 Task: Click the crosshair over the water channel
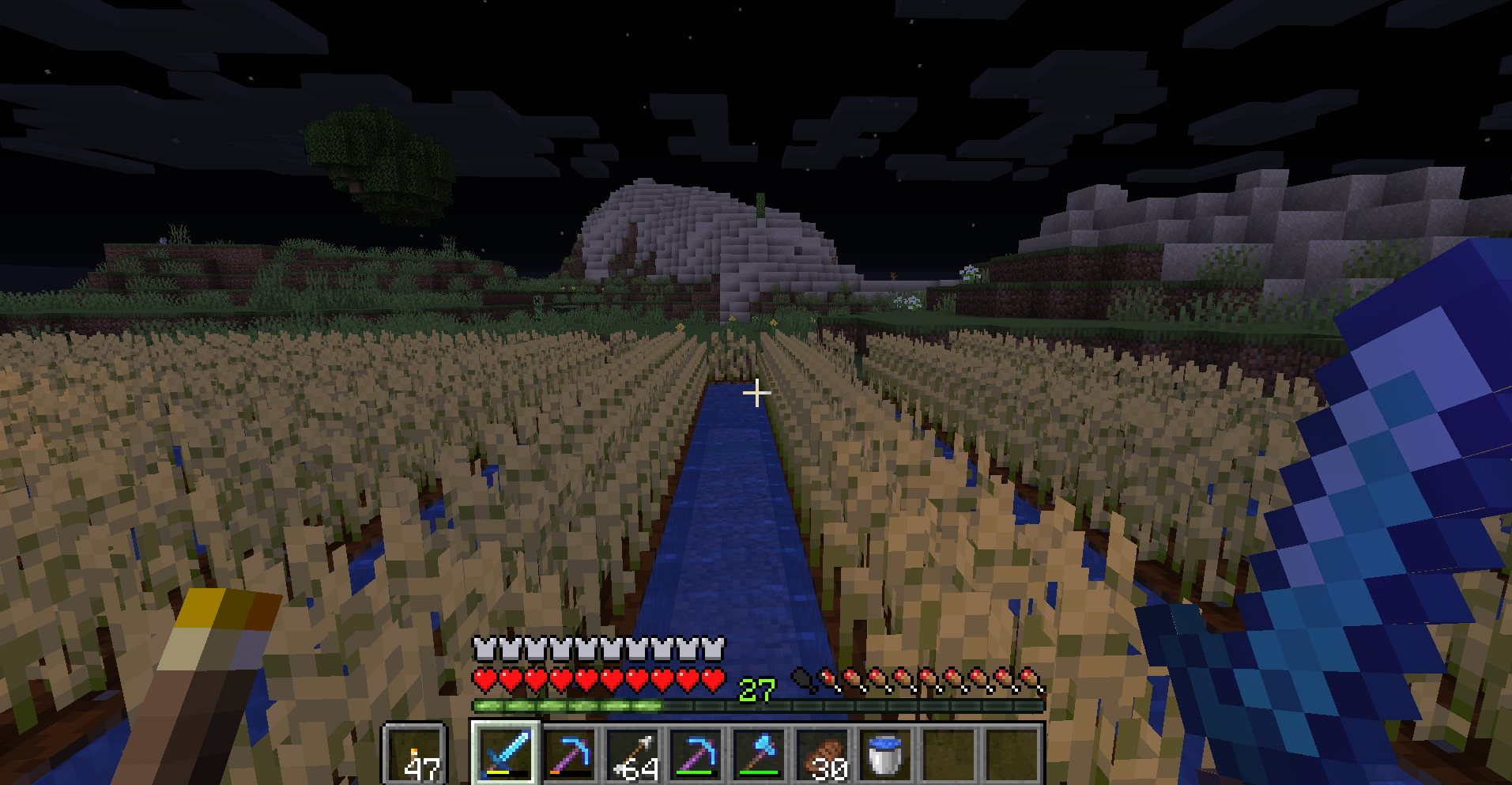click(x=756, y=392)
